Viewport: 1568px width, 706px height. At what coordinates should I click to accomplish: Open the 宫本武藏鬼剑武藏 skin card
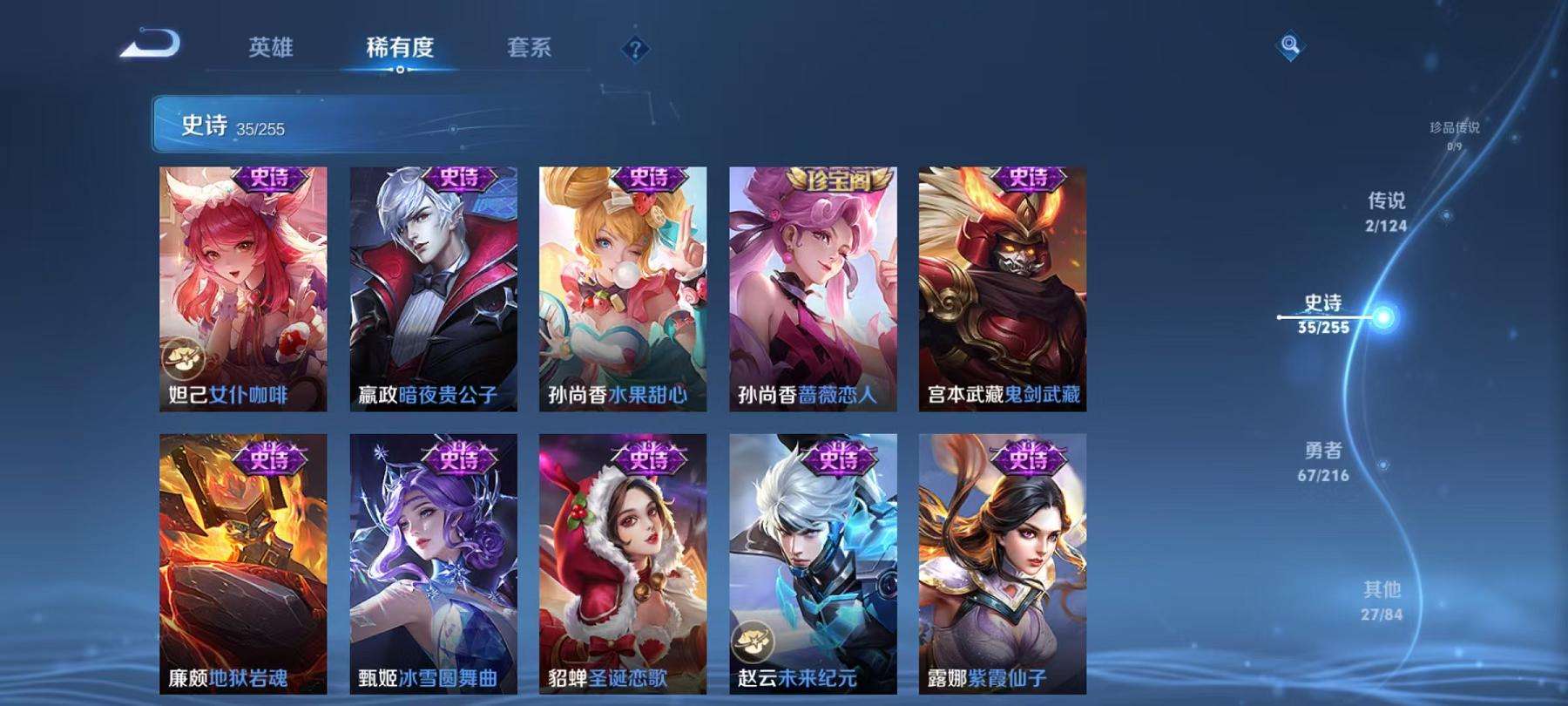pos(1002,288)
